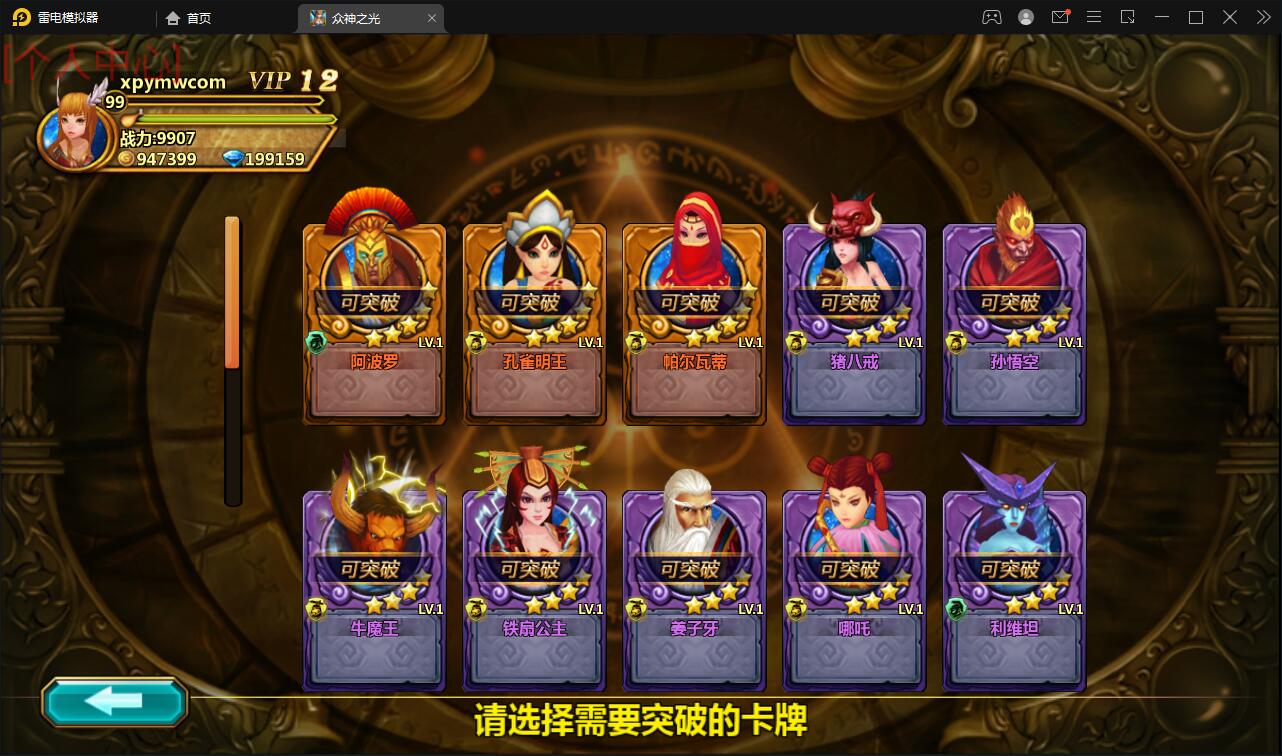
Task: Click the home screenshot/resize toolbar icon
Action: (x=1128, y=17)
